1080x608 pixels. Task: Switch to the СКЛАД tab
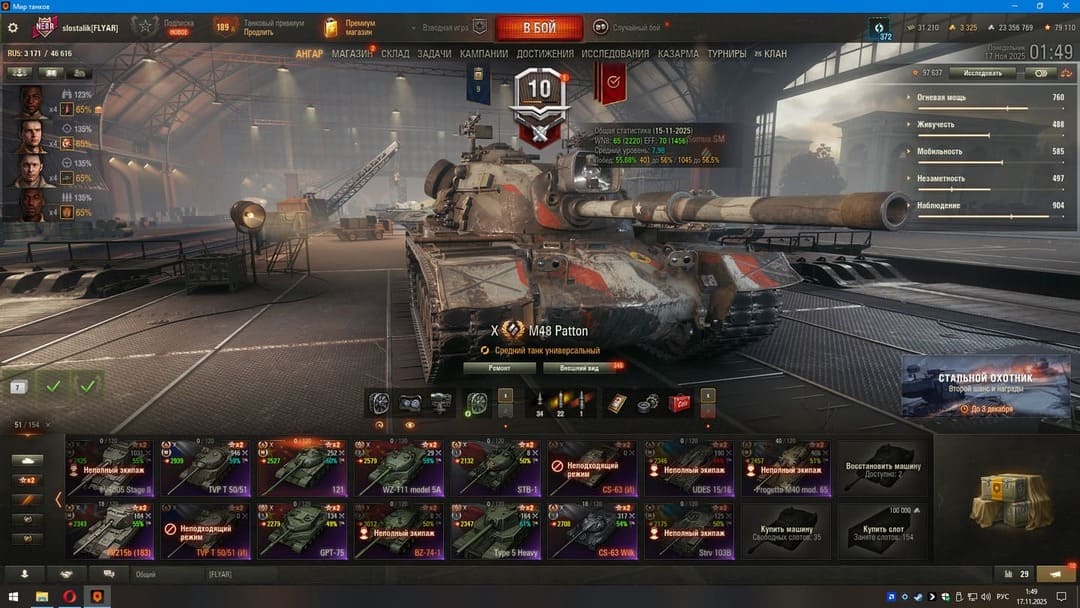395,53
